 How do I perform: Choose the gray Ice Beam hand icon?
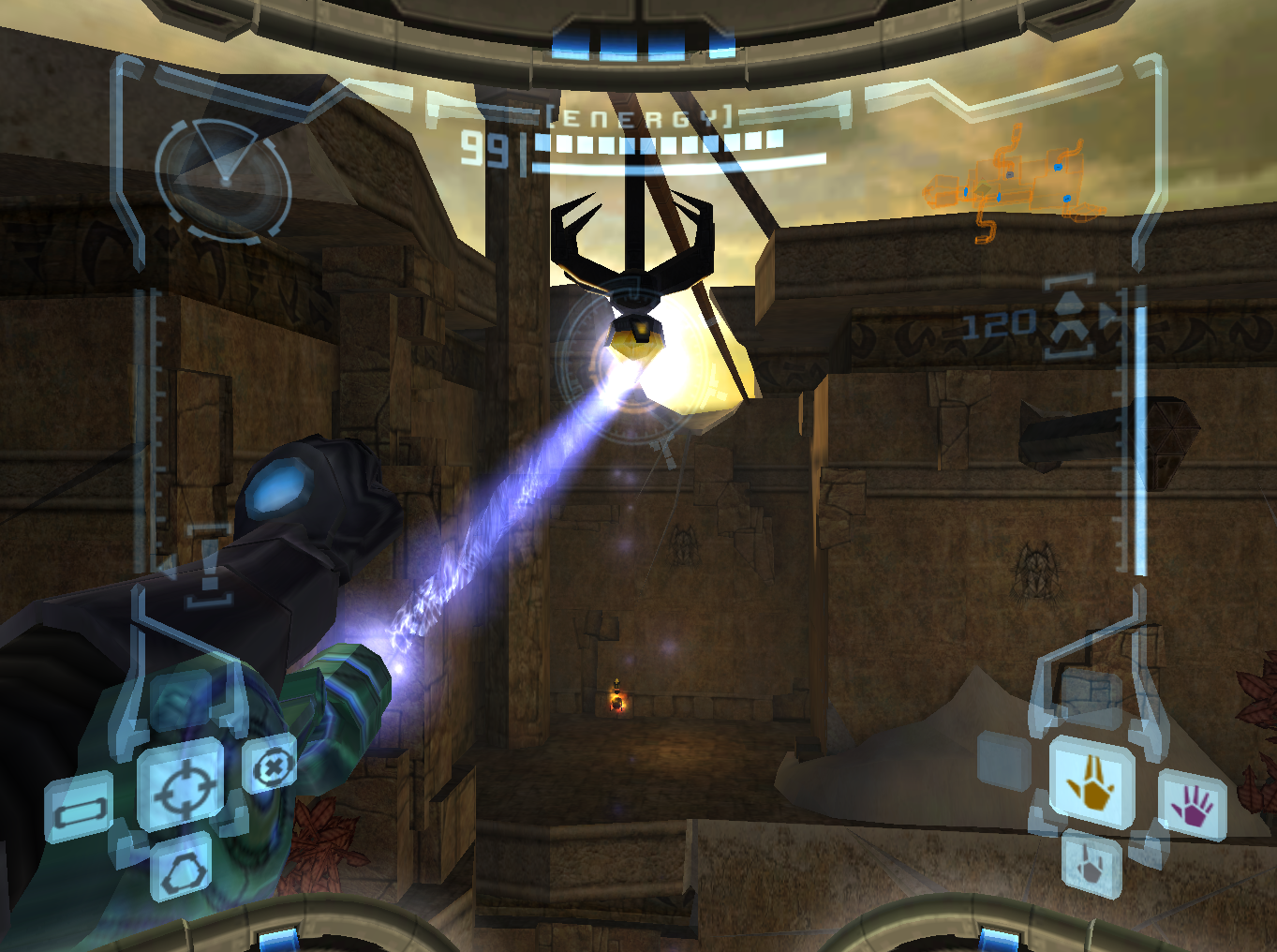(x=1091, y=864)
